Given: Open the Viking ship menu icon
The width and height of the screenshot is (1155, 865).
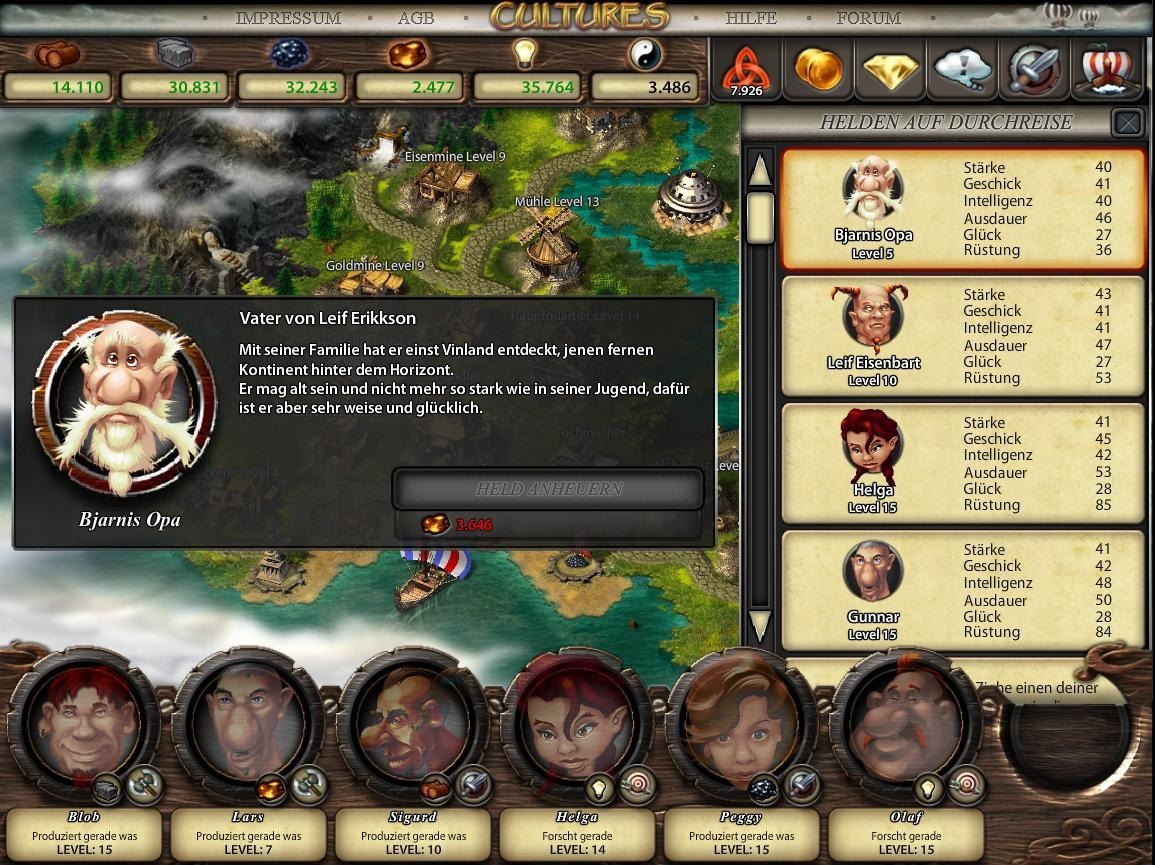Looking at the screenshot, I should (1106, 69).
